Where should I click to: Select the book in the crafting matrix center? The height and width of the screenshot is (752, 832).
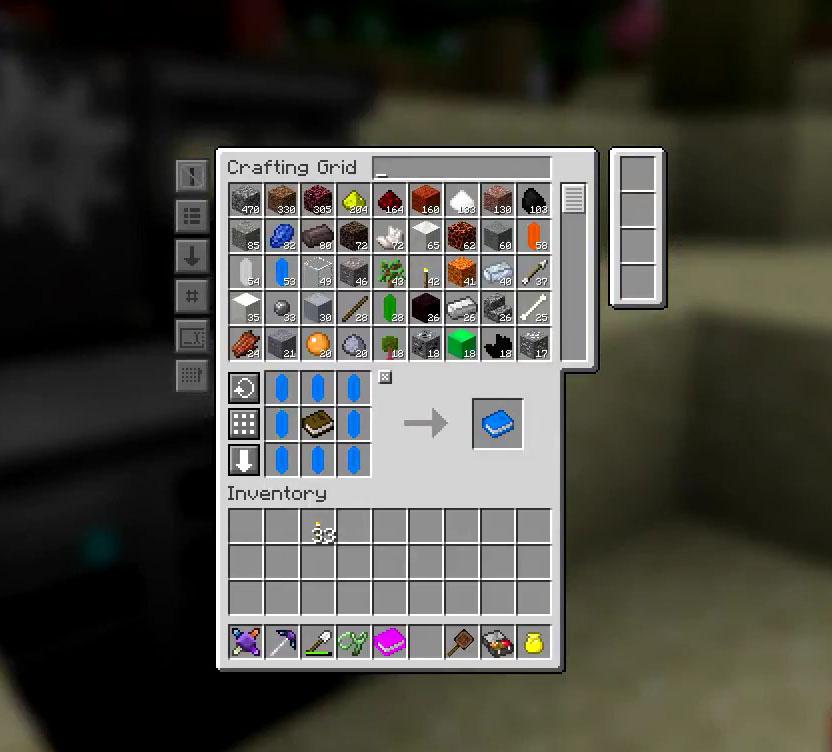[318, 424]
